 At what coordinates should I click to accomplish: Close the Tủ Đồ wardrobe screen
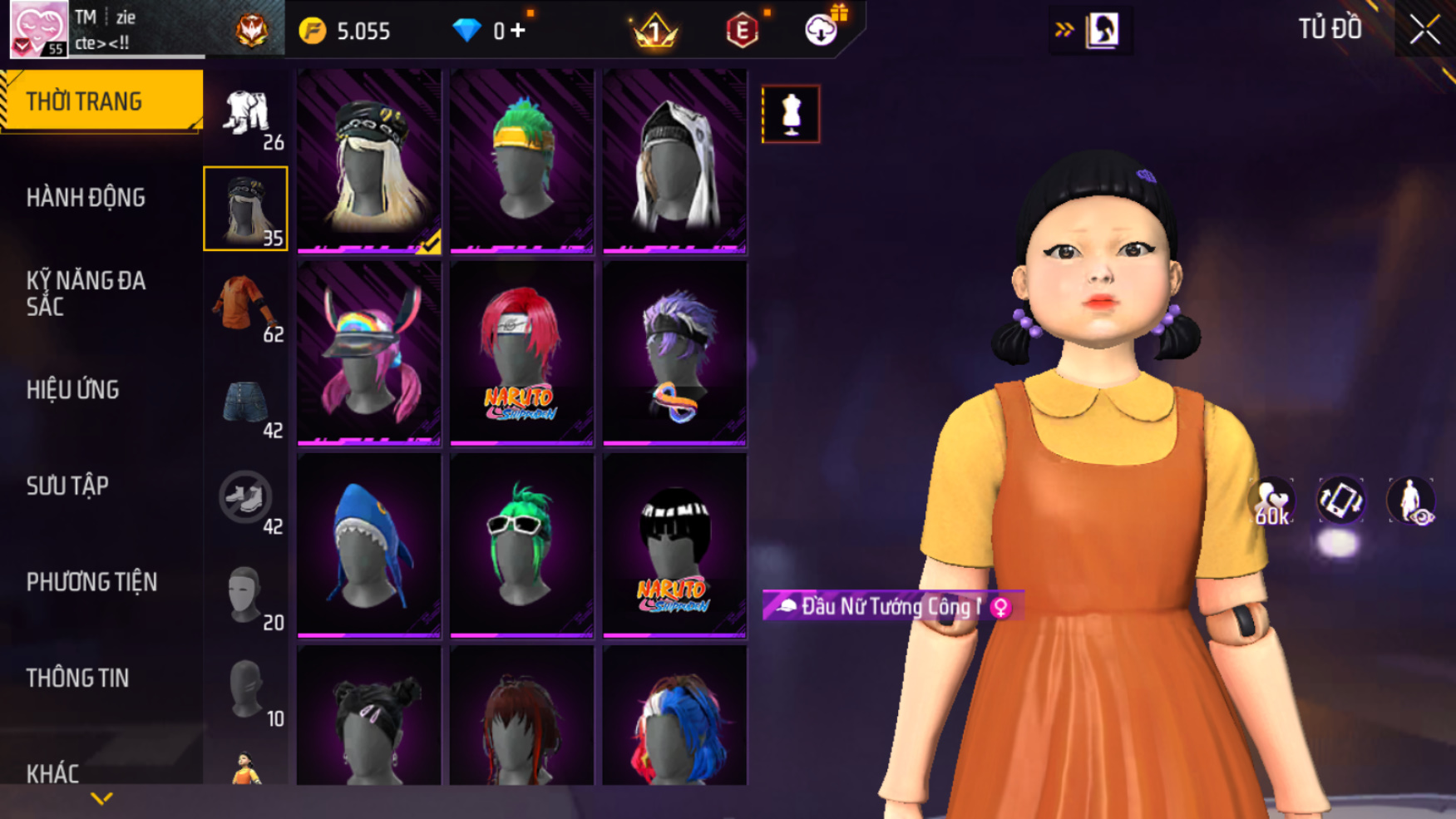click(1424, 30)
